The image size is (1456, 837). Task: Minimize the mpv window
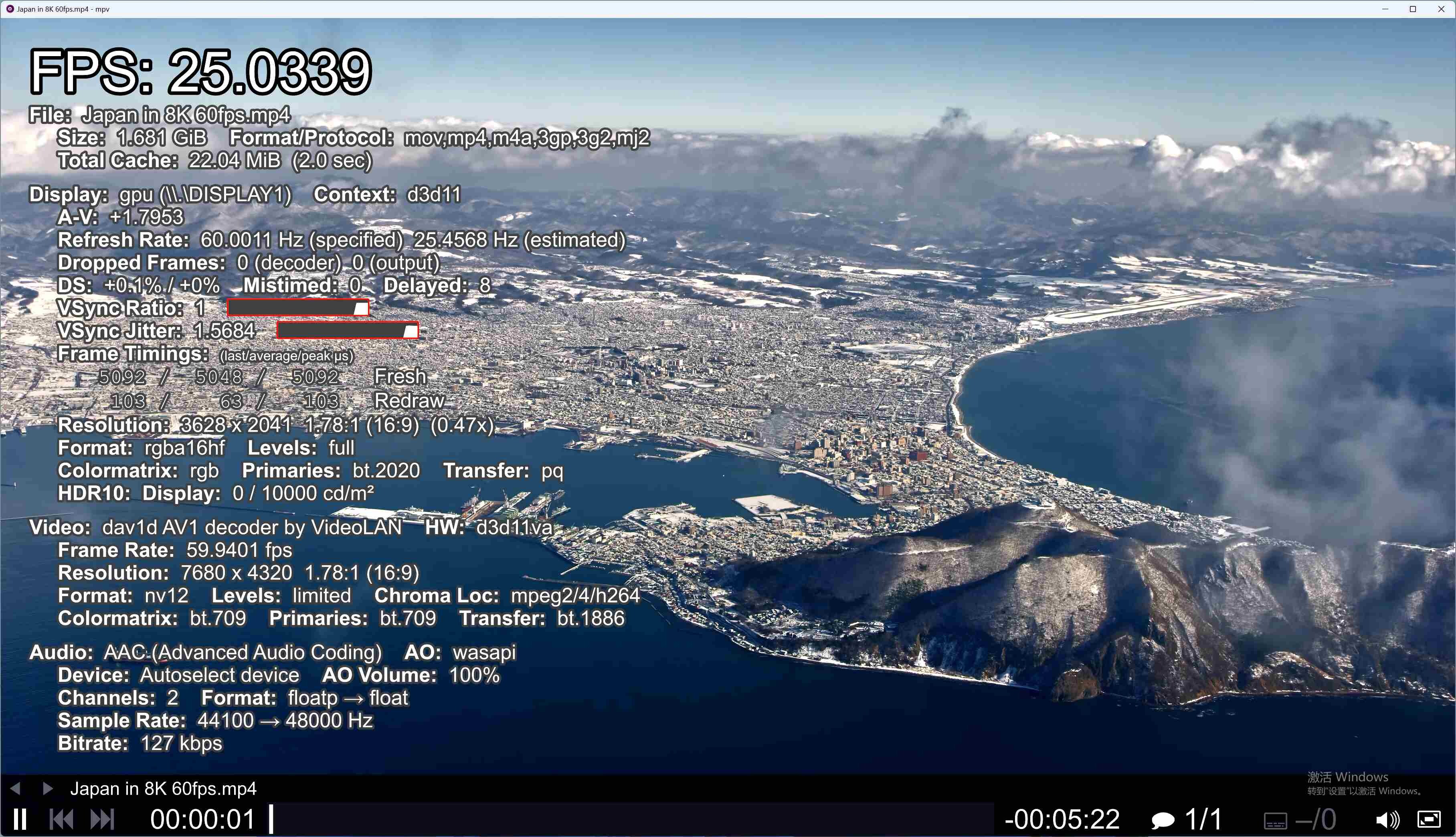click(1385, 9)
